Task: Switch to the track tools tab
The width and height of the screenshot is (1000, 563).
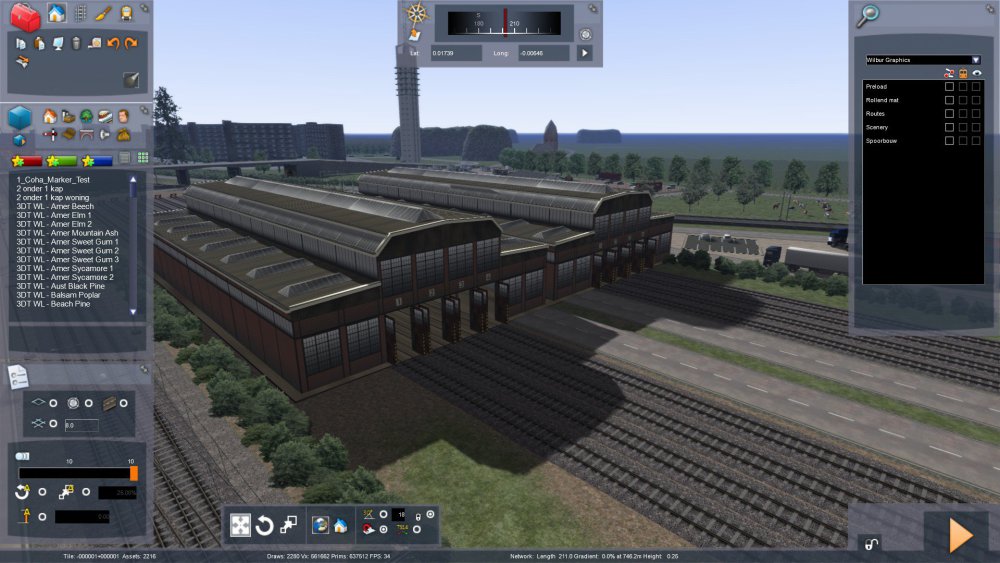Action: (x=80, y=13)
